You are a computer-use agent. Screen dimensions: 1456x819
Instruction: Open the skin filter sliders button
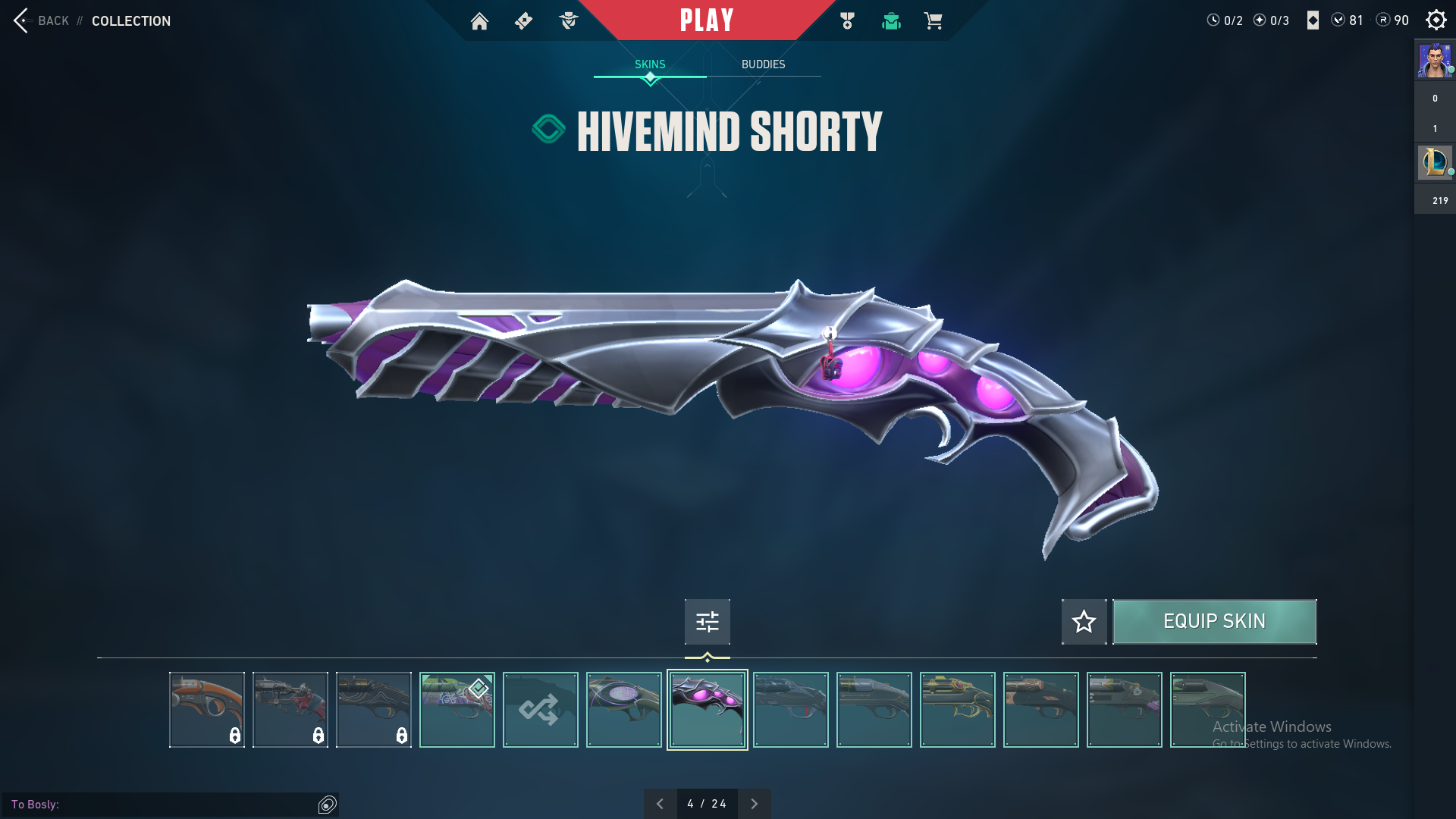707,622
